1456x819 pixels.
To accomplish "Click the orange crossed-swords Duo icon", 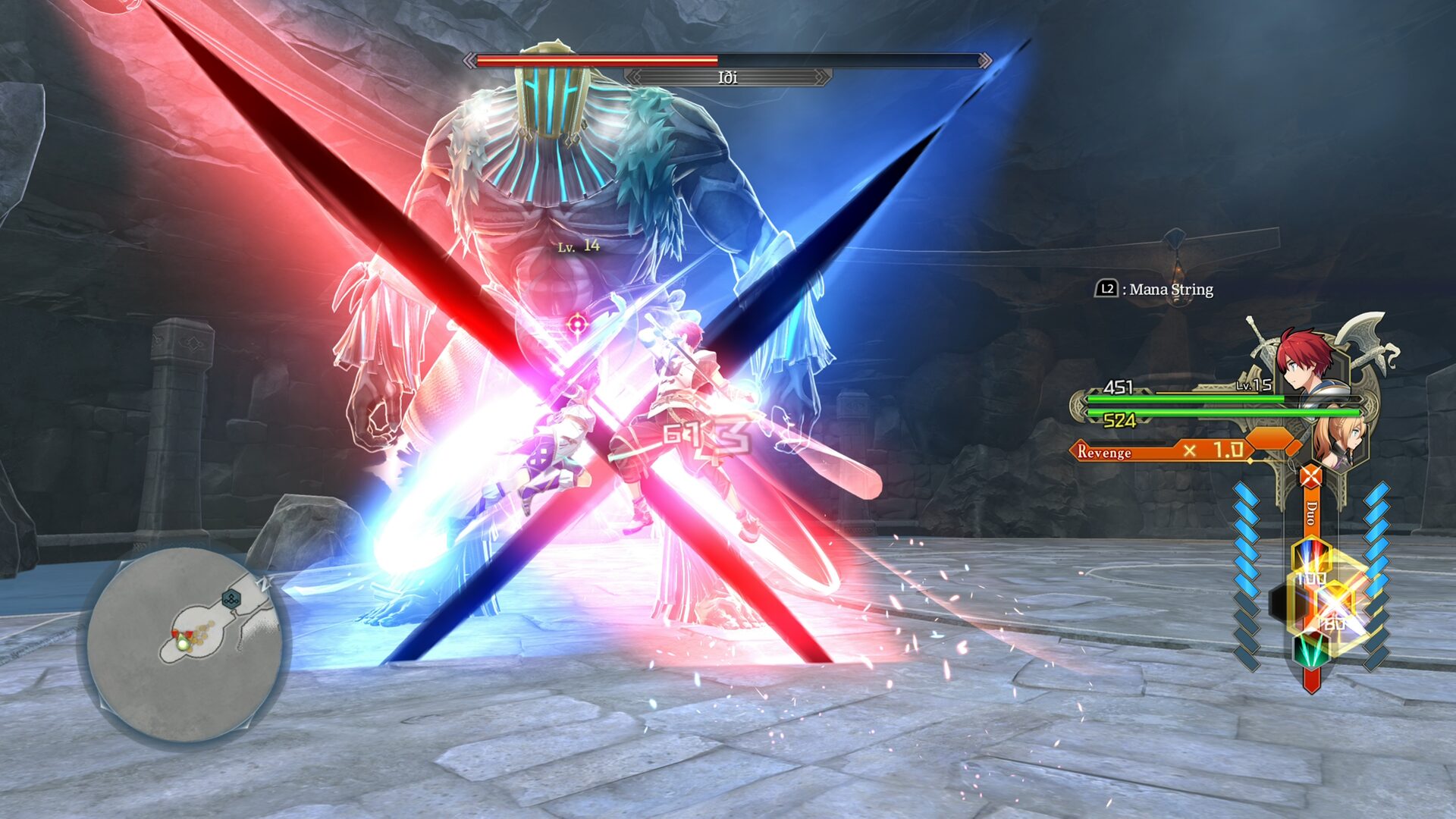I will click(1310, 477).
